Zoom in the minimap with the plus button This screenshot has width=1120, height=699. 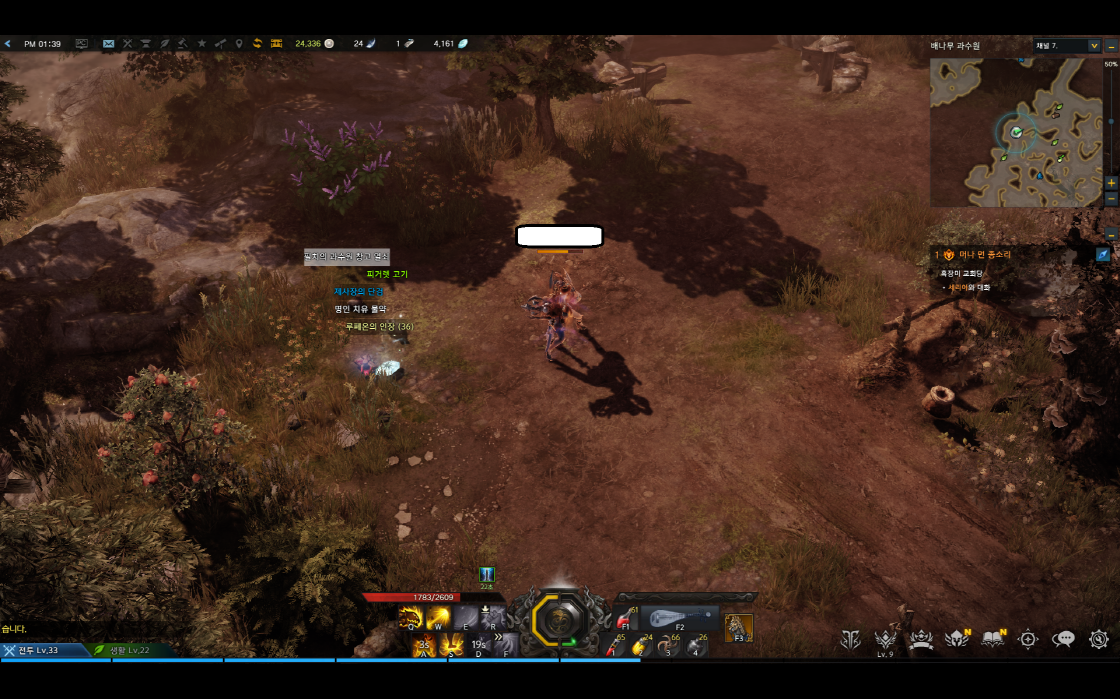click(x=1111, y=184)
